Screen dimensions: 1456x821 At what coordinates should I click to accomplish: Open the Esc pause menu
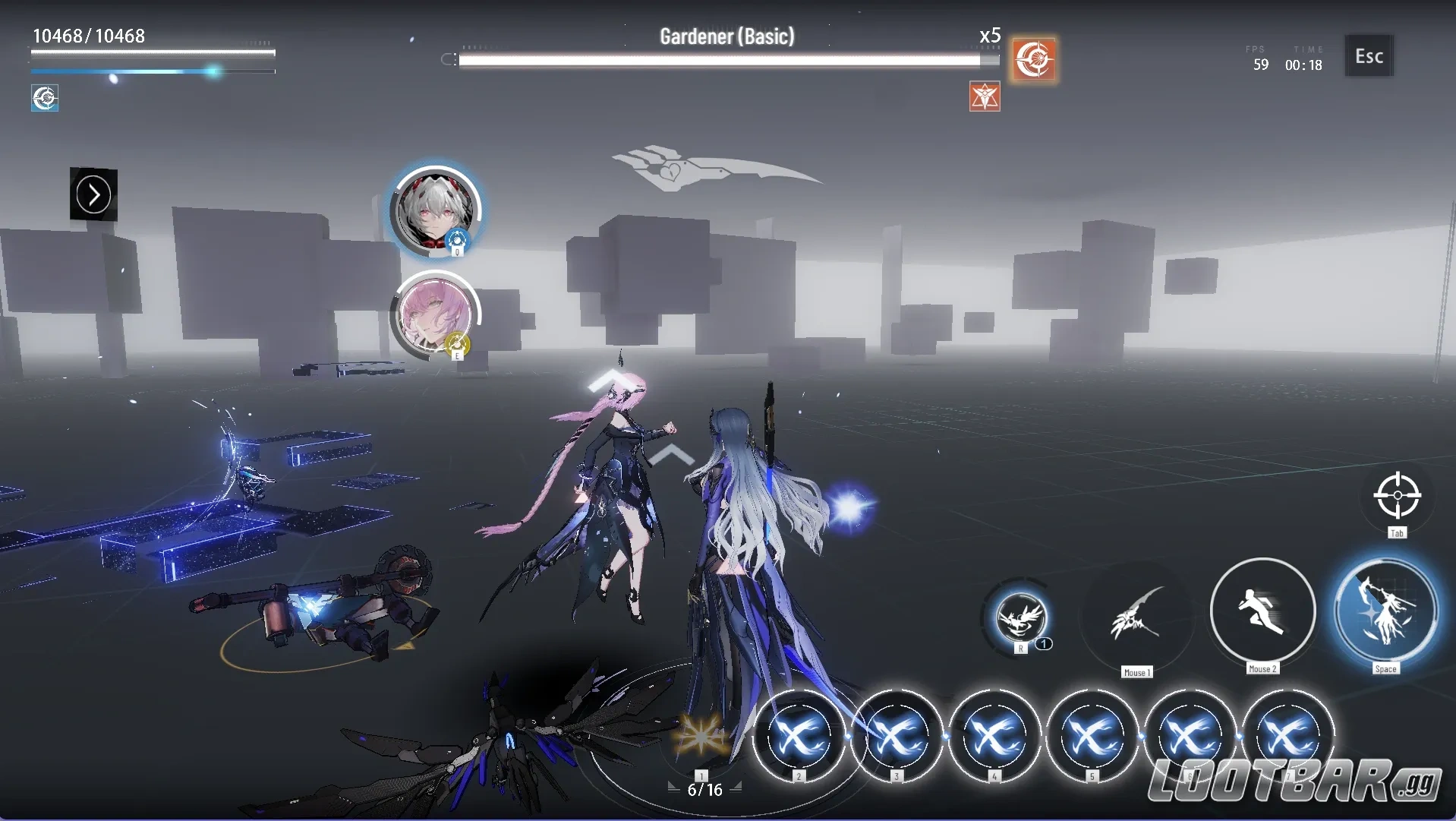(1368, 55)
